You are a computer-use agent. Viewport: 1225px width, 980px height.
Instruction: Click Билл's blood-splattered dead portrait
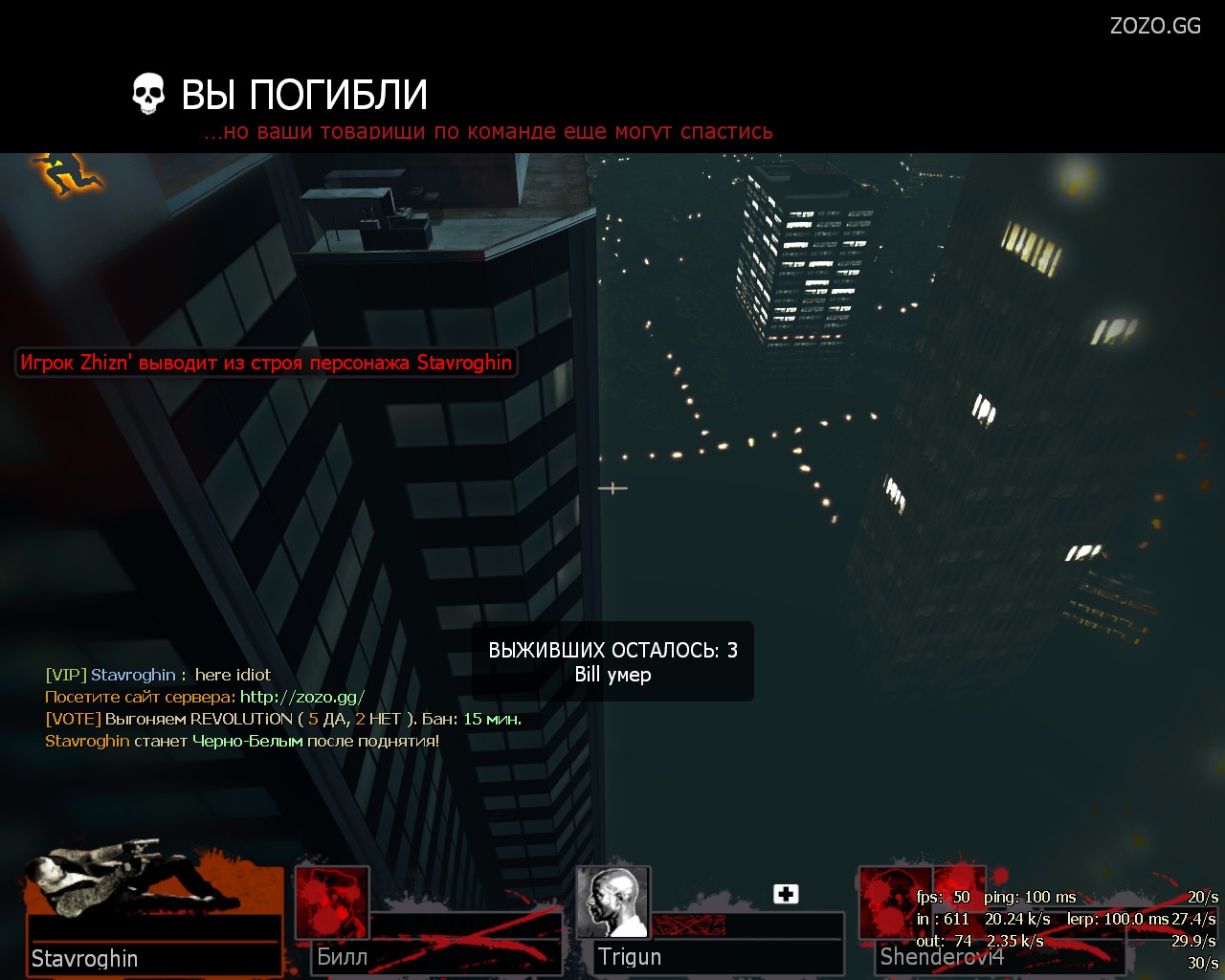331,902
